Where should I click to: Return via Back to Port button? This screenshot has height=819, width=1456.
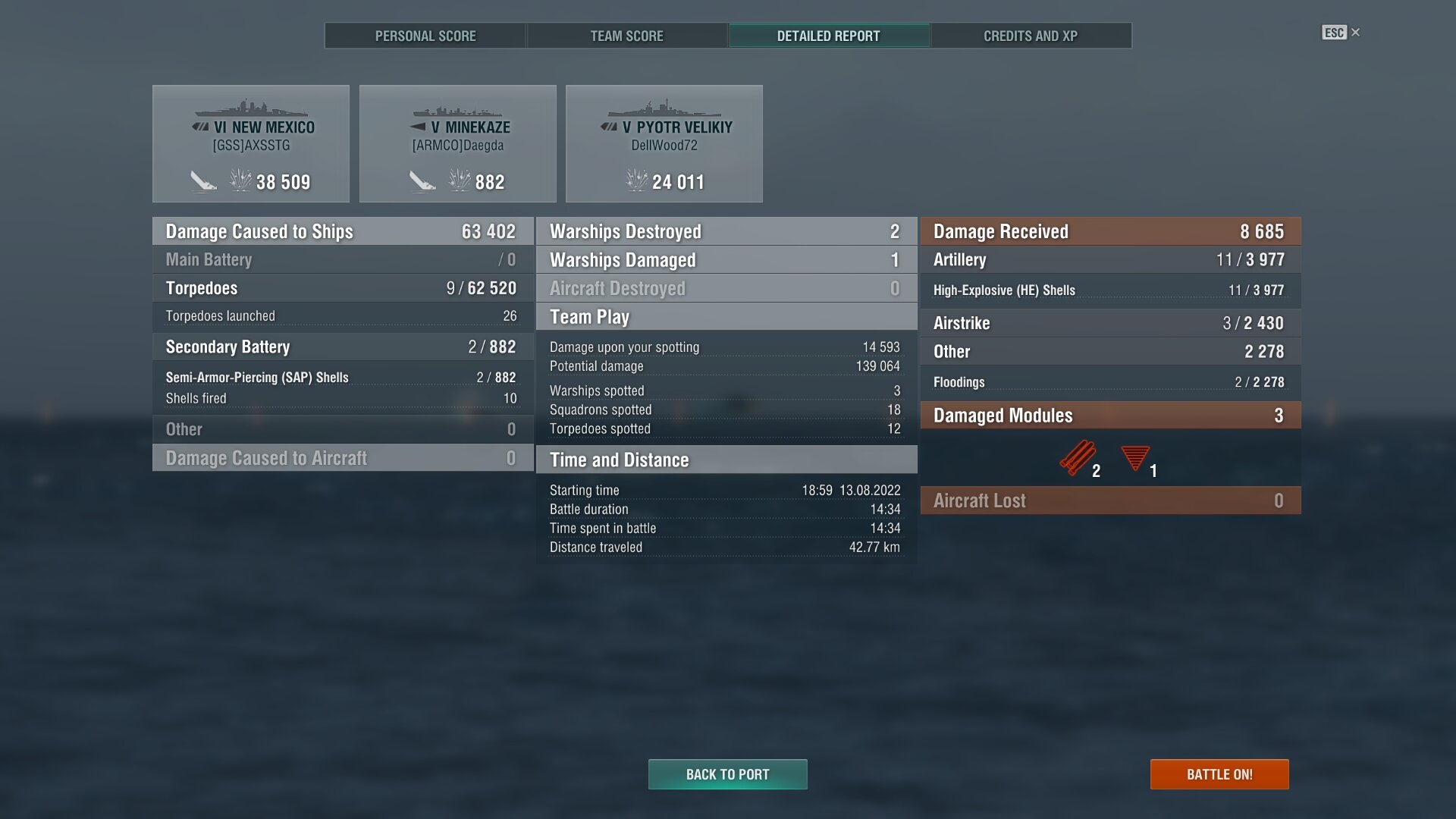point(727,774)
